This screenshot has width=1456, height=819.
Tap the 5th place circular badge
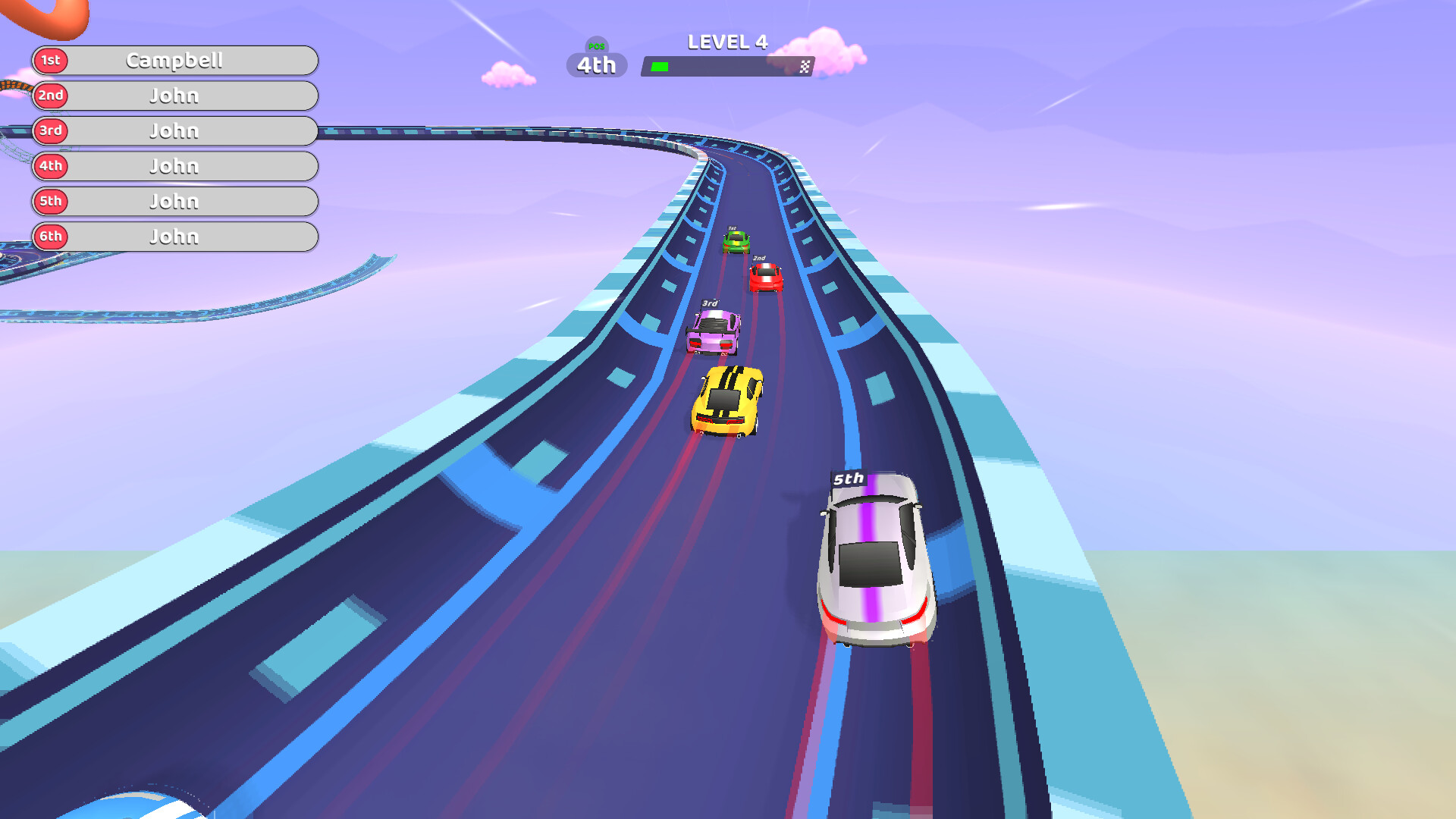coord(50,201)
